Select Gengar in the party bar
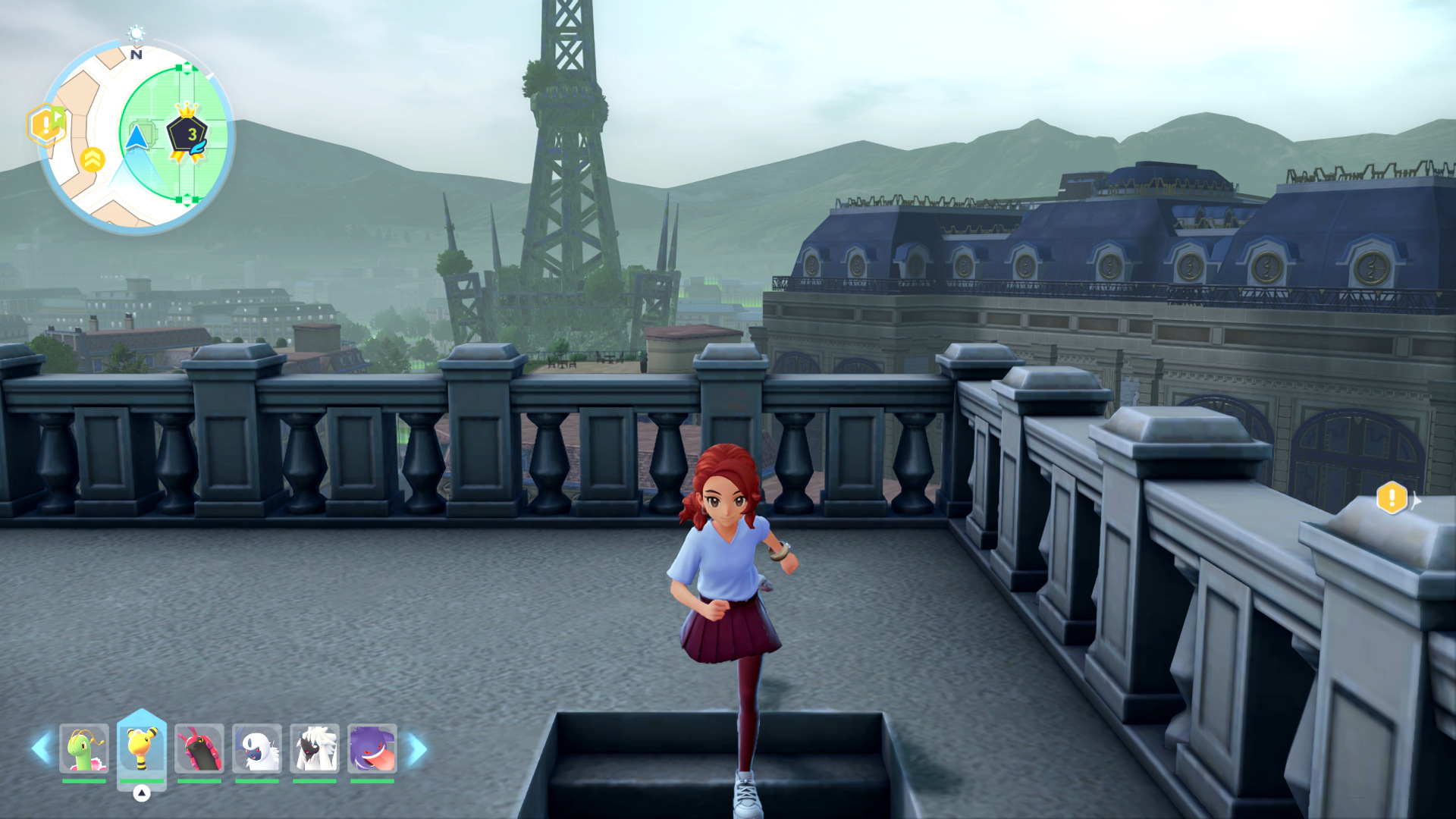 point(372,748)
